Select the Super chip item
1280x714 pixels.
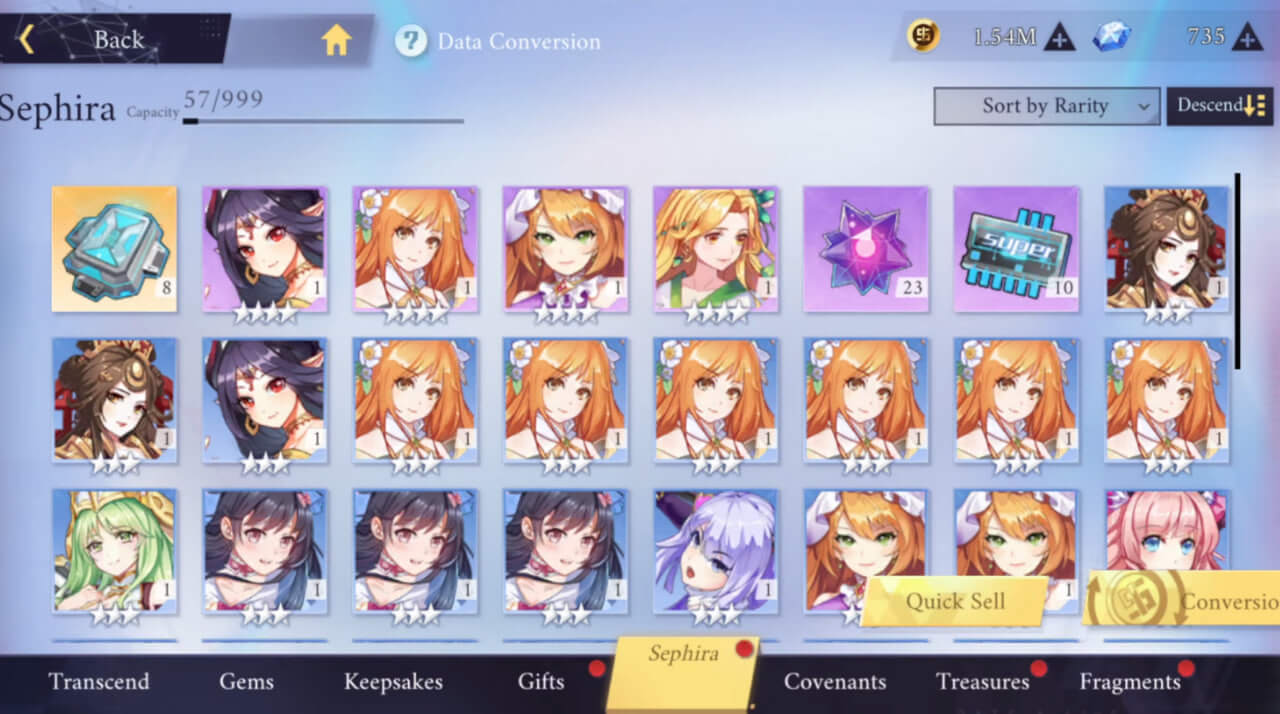pos(1016,248)
